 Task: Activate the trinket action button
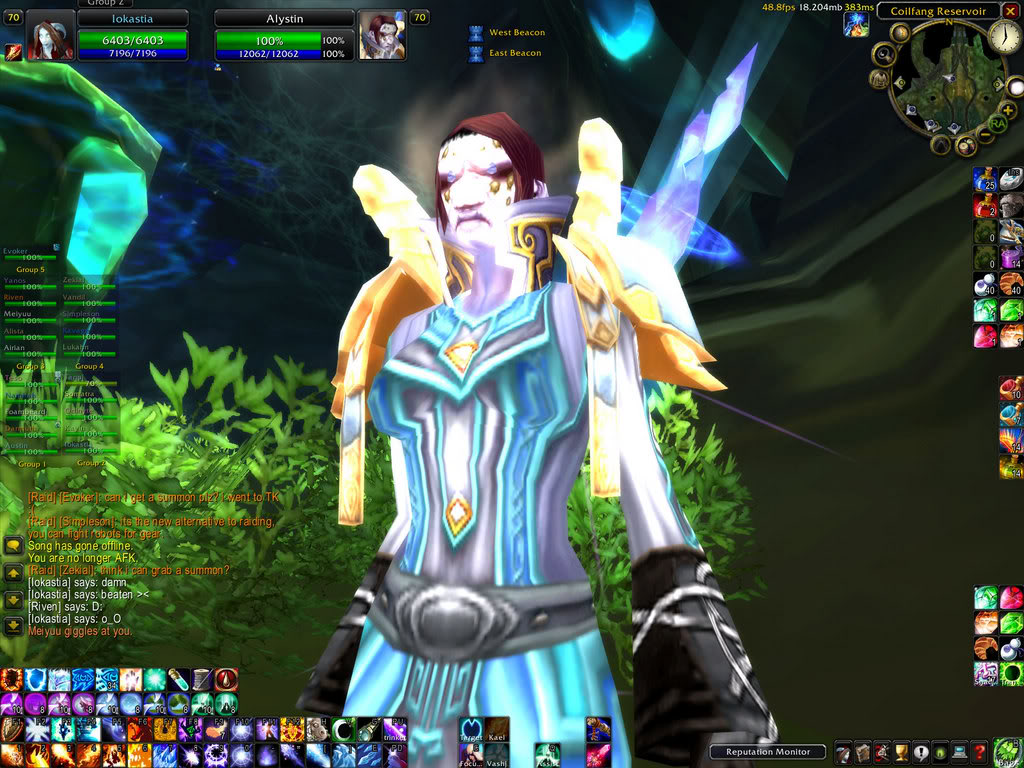[396, 729]
